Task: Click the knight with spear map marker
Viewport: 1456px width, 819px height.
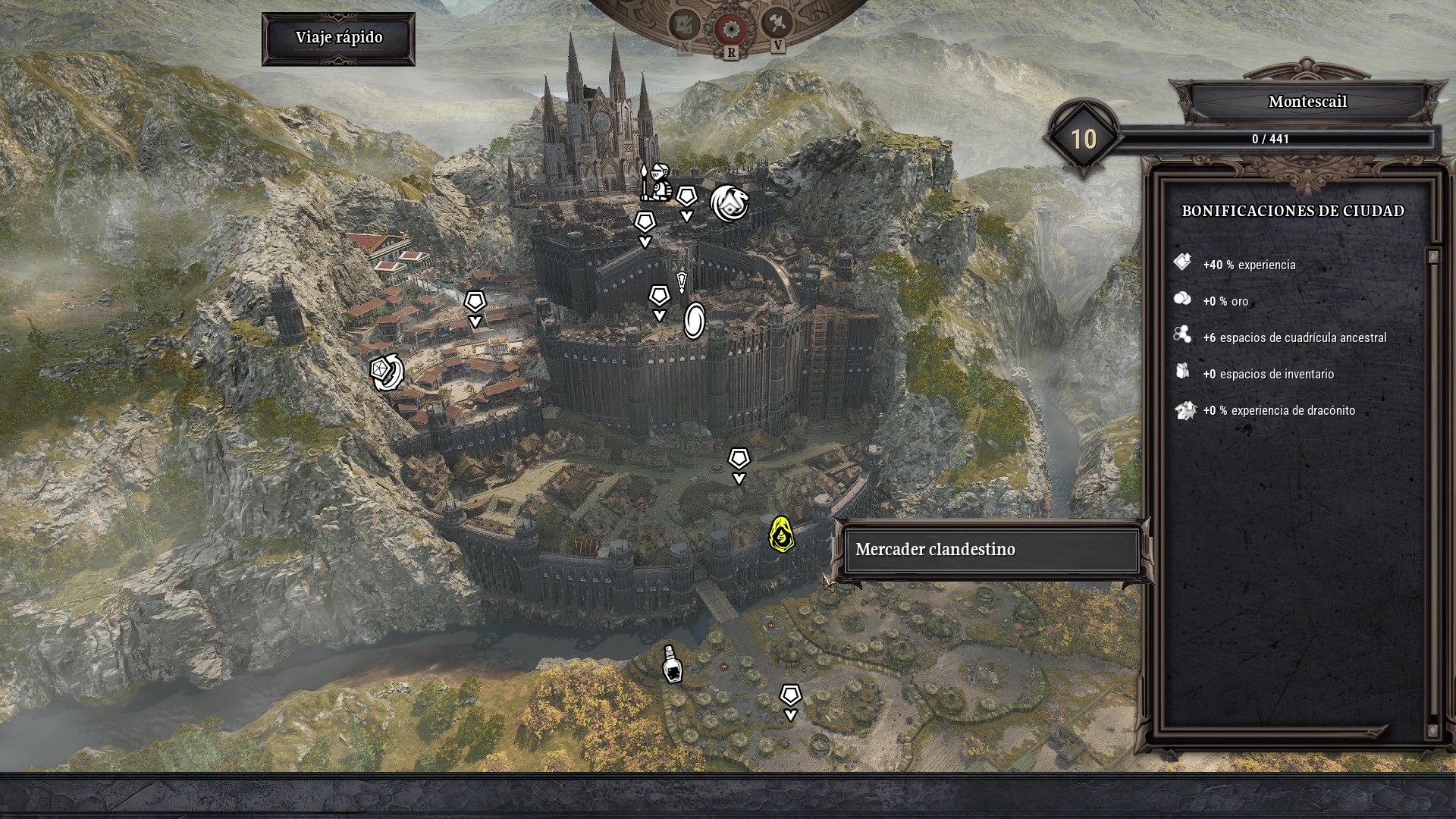Action: click(655, 181)
